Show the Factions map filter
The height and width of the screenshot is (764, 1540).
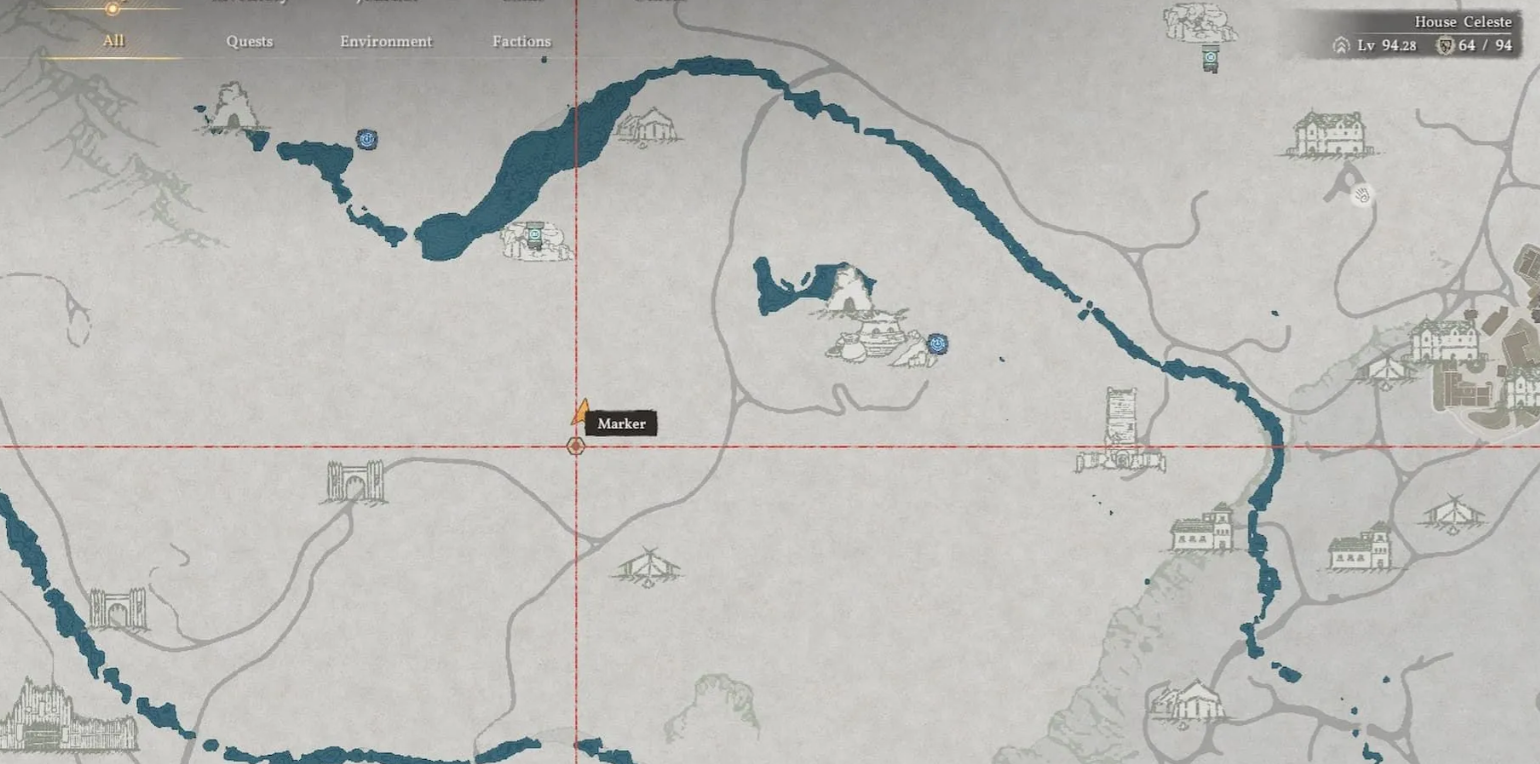521,42
